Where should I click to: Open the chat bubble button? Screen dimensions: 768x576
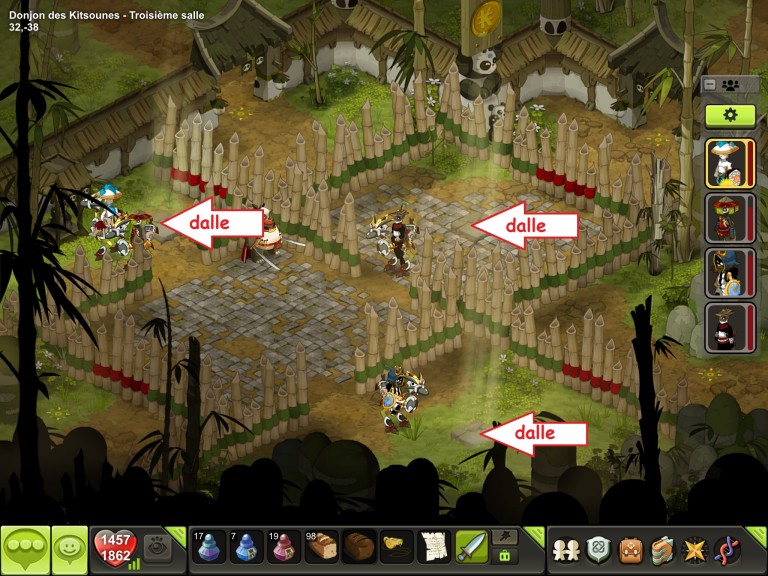[25, 549]
